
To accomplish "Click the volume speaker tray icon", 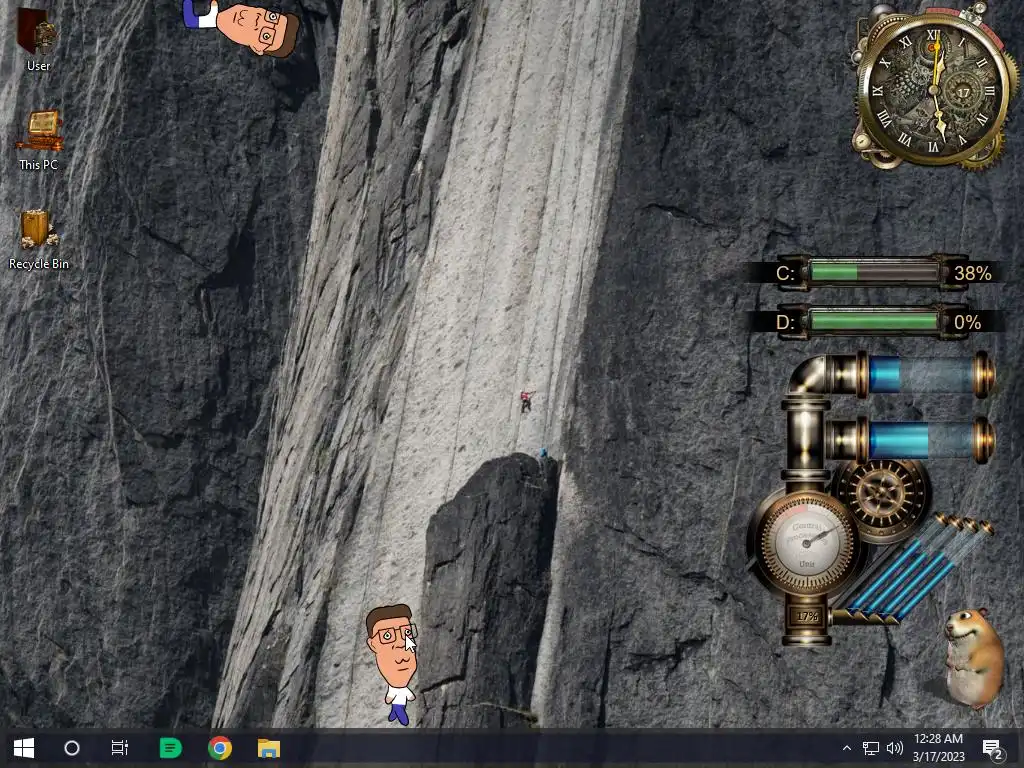I will (894, 748).
